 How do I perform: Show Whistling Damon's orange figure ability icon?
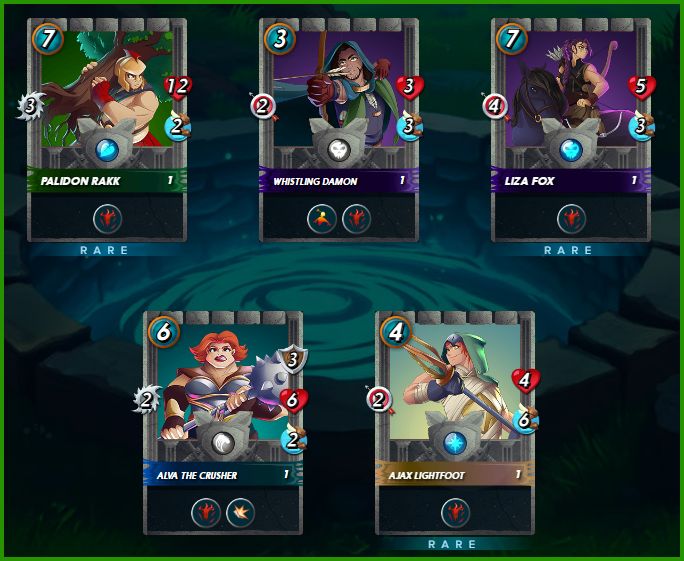(322, 218)
